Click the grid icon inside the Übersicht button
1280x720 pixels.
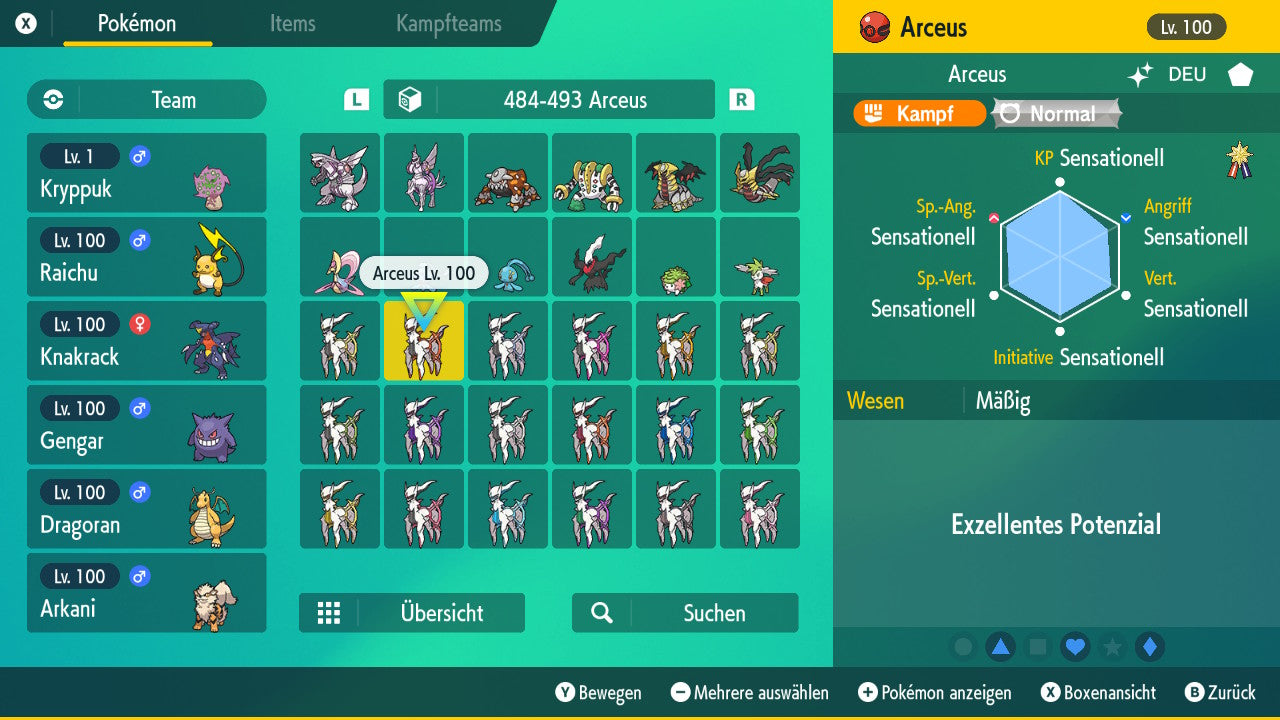[x=330, y=613]
